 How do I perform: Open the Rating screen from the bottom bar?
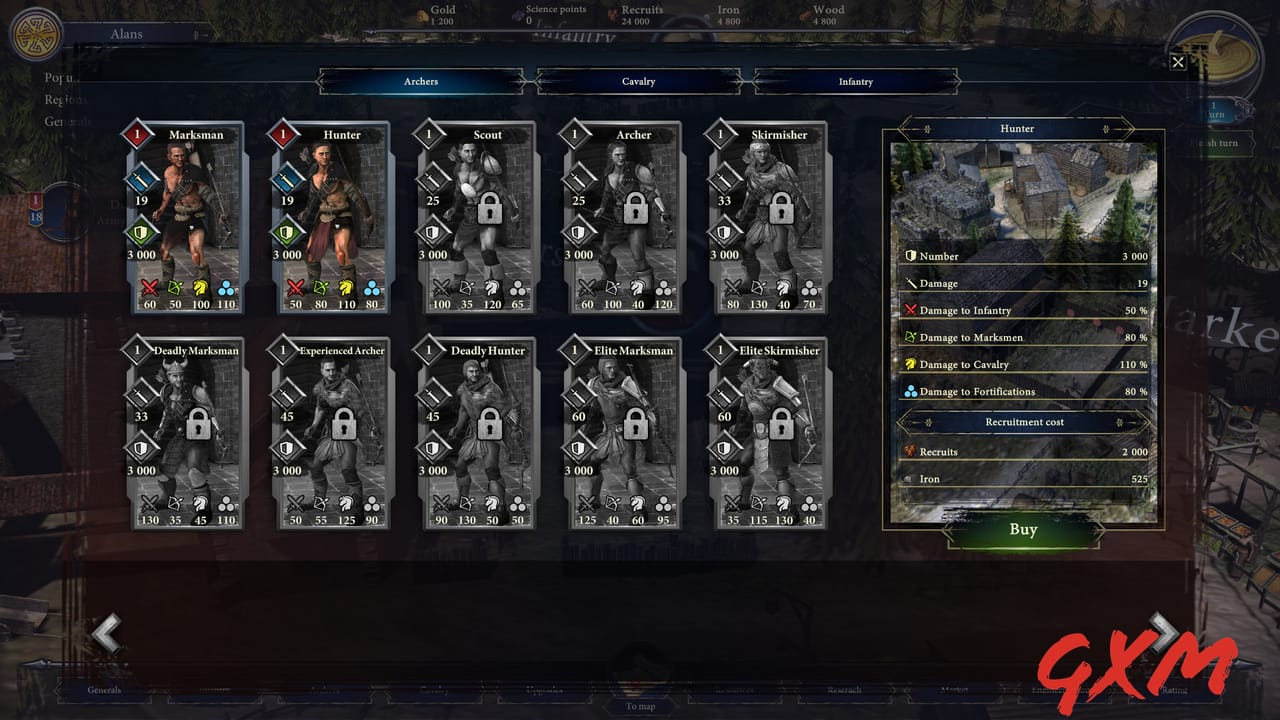click(x=1178, y=689)
